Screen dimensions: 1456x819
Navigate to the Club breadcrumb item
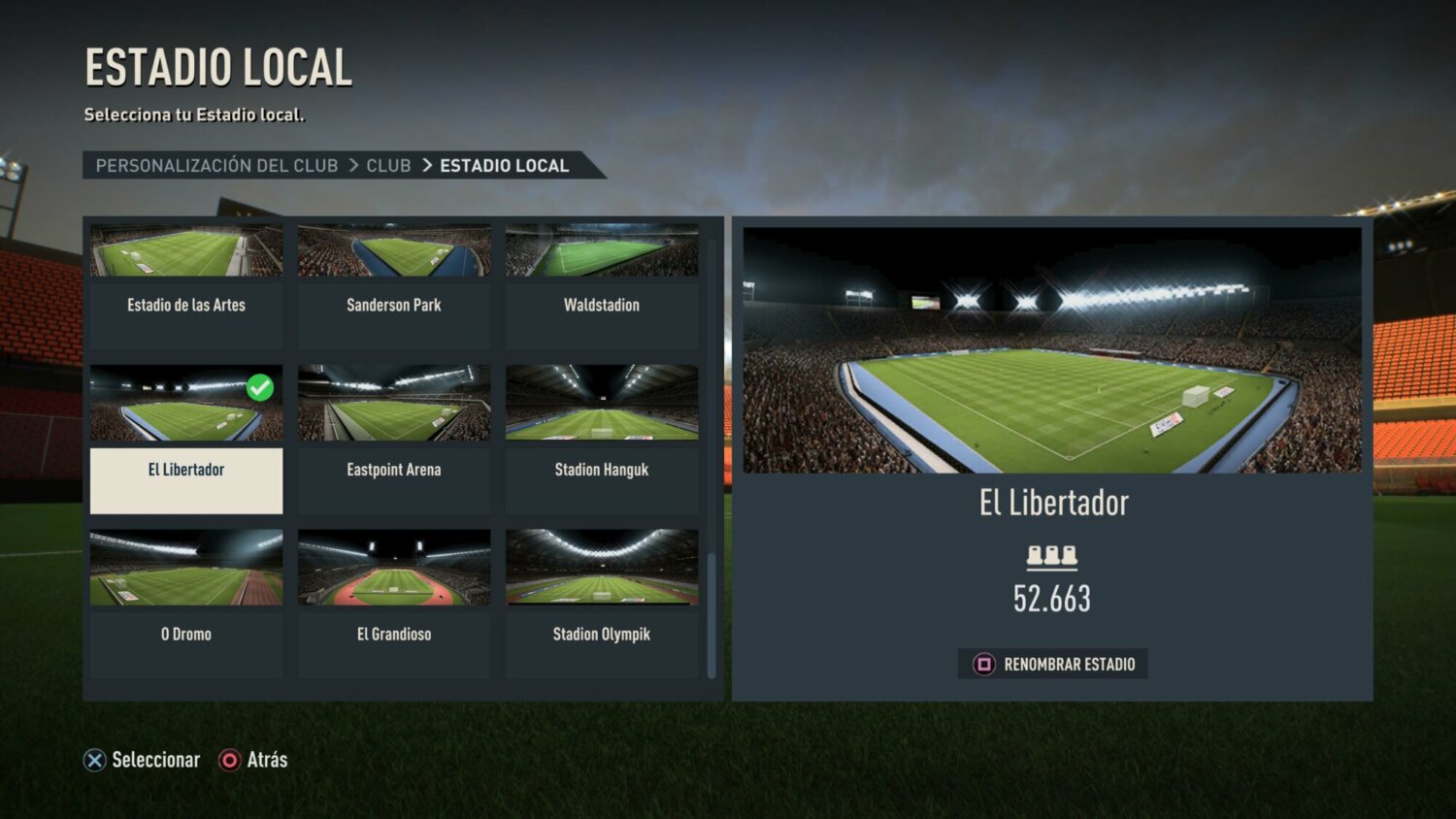pos(388,165)
